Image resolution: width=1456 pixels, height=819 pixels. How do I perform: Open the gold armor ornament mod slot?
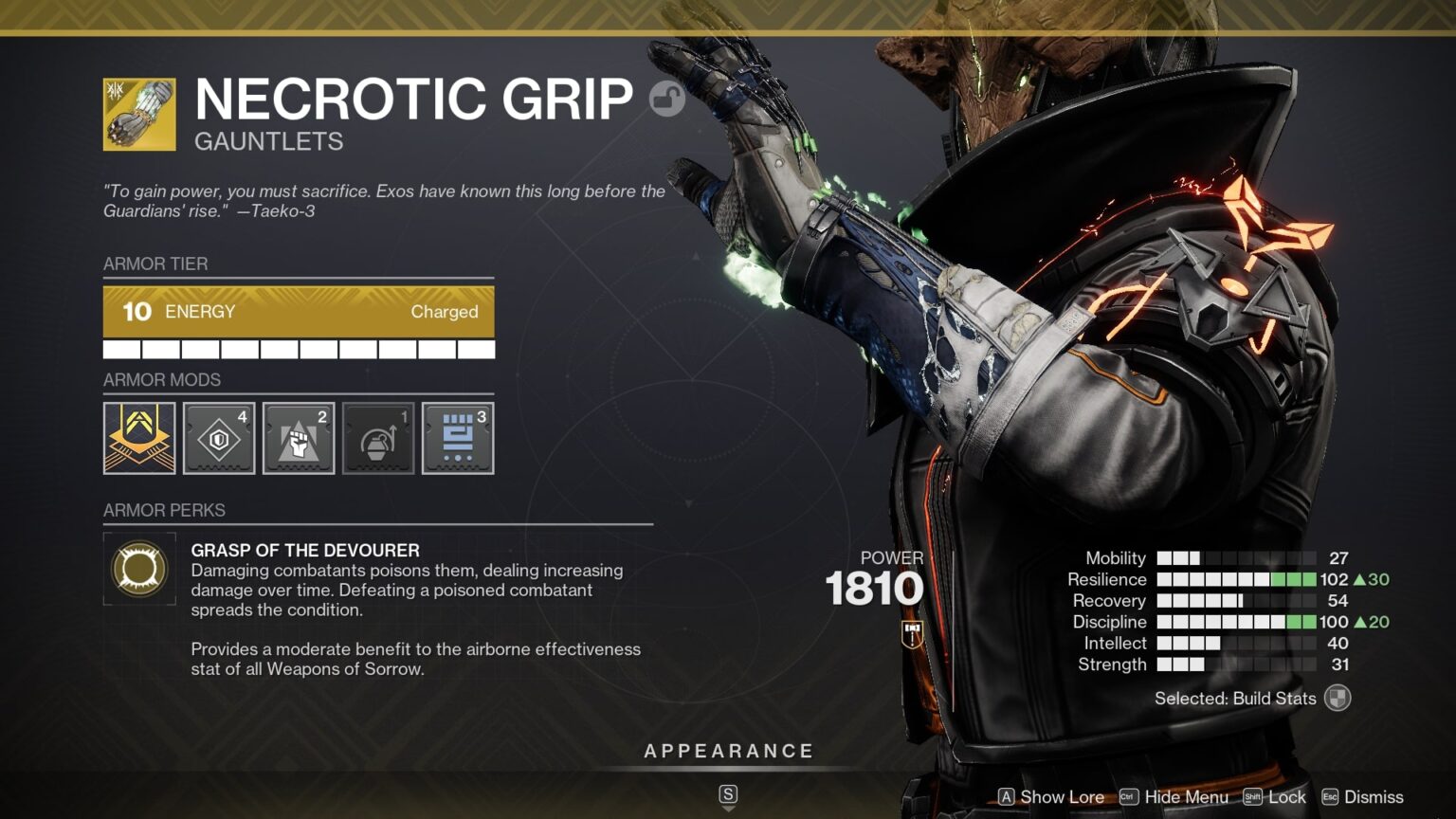(139, 437)
